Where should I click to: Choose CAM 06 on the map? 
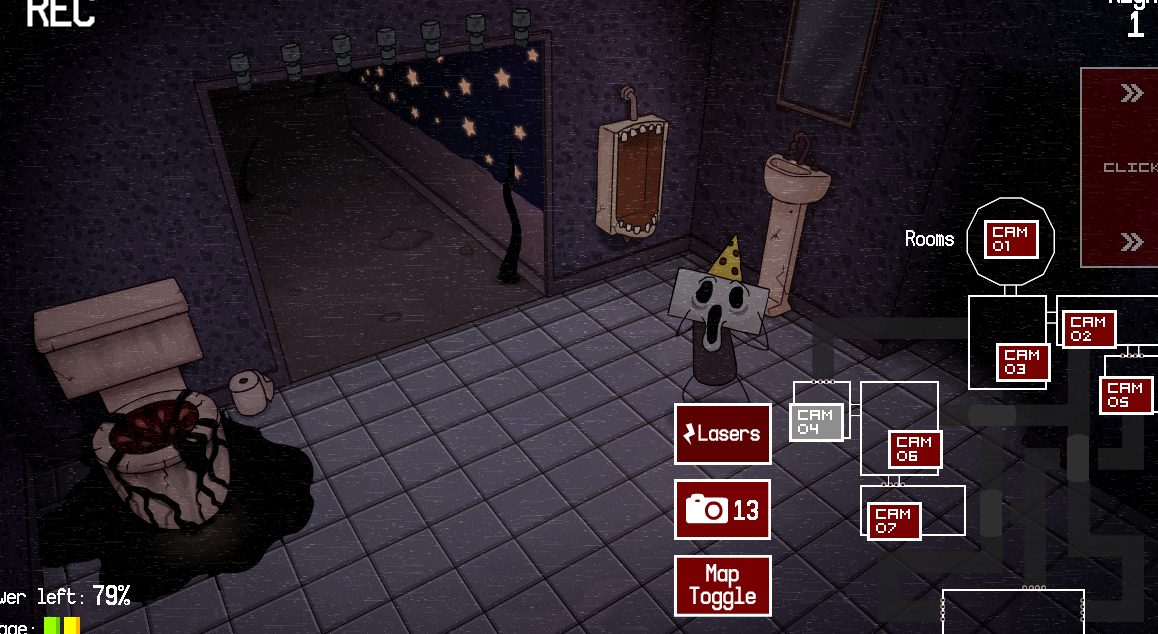coord(914,449)
